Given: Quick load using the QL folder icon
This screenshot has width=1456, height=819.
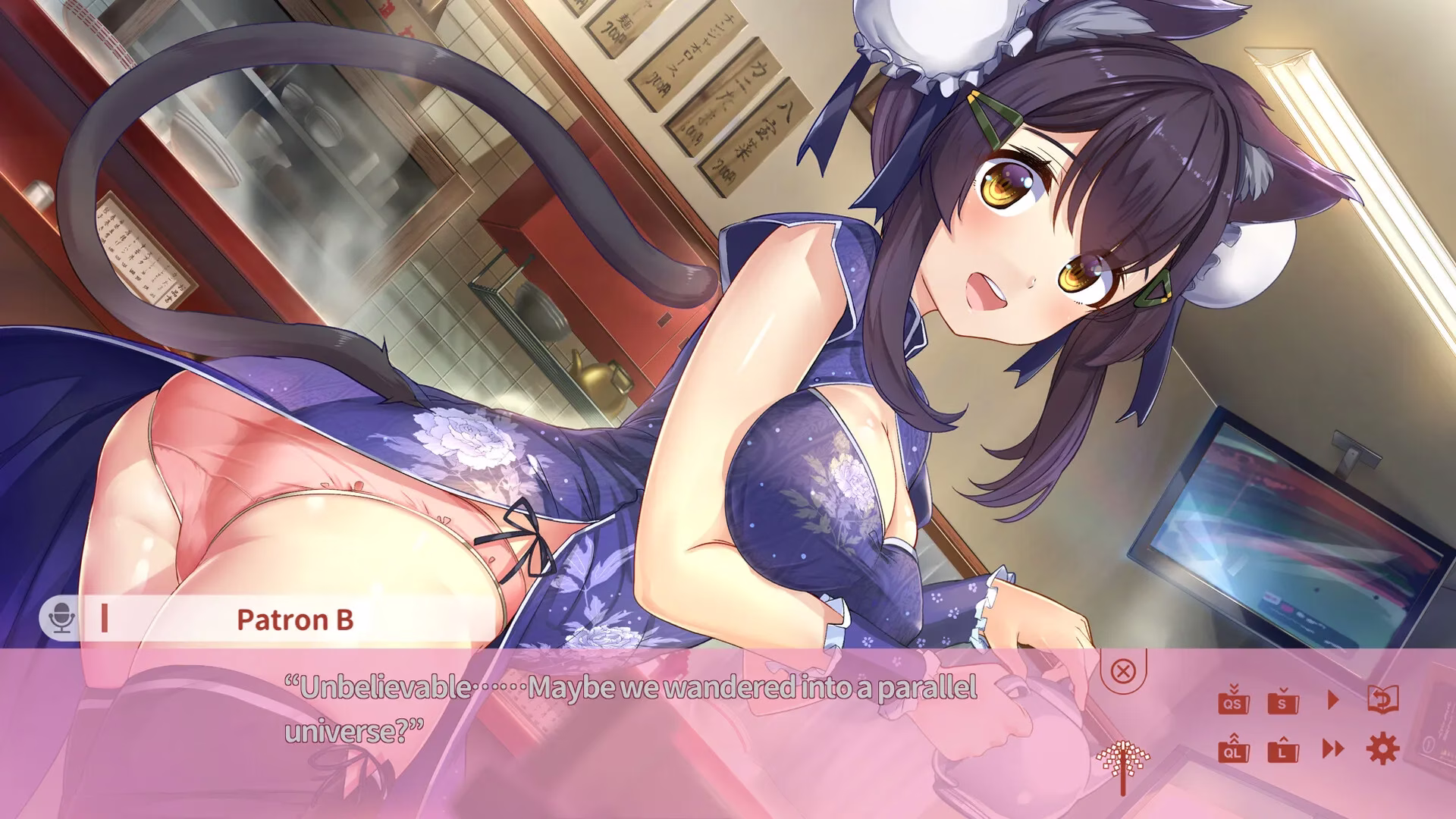Looking at the screenshot, I should click(x=1234, y=749).
